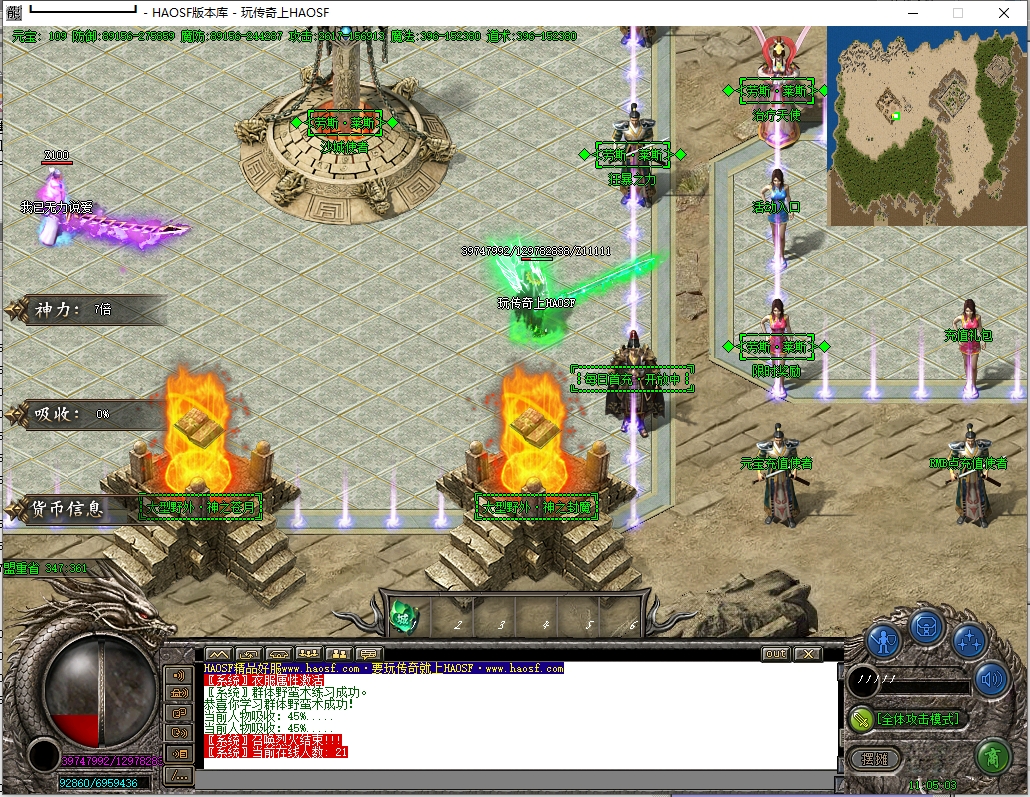The height and width of the screenshot is (797, 1030).
Task: Open the 摆摊 stall button
Action: pyautogui.click(x=873, y=758)
